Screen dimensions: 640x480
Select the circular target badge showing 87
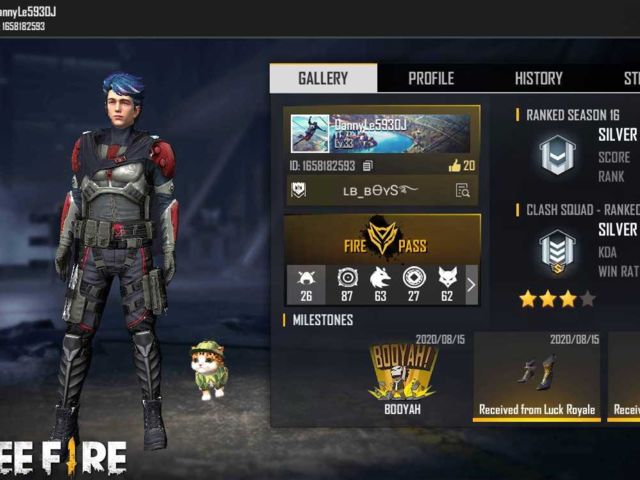coord(347,284)
